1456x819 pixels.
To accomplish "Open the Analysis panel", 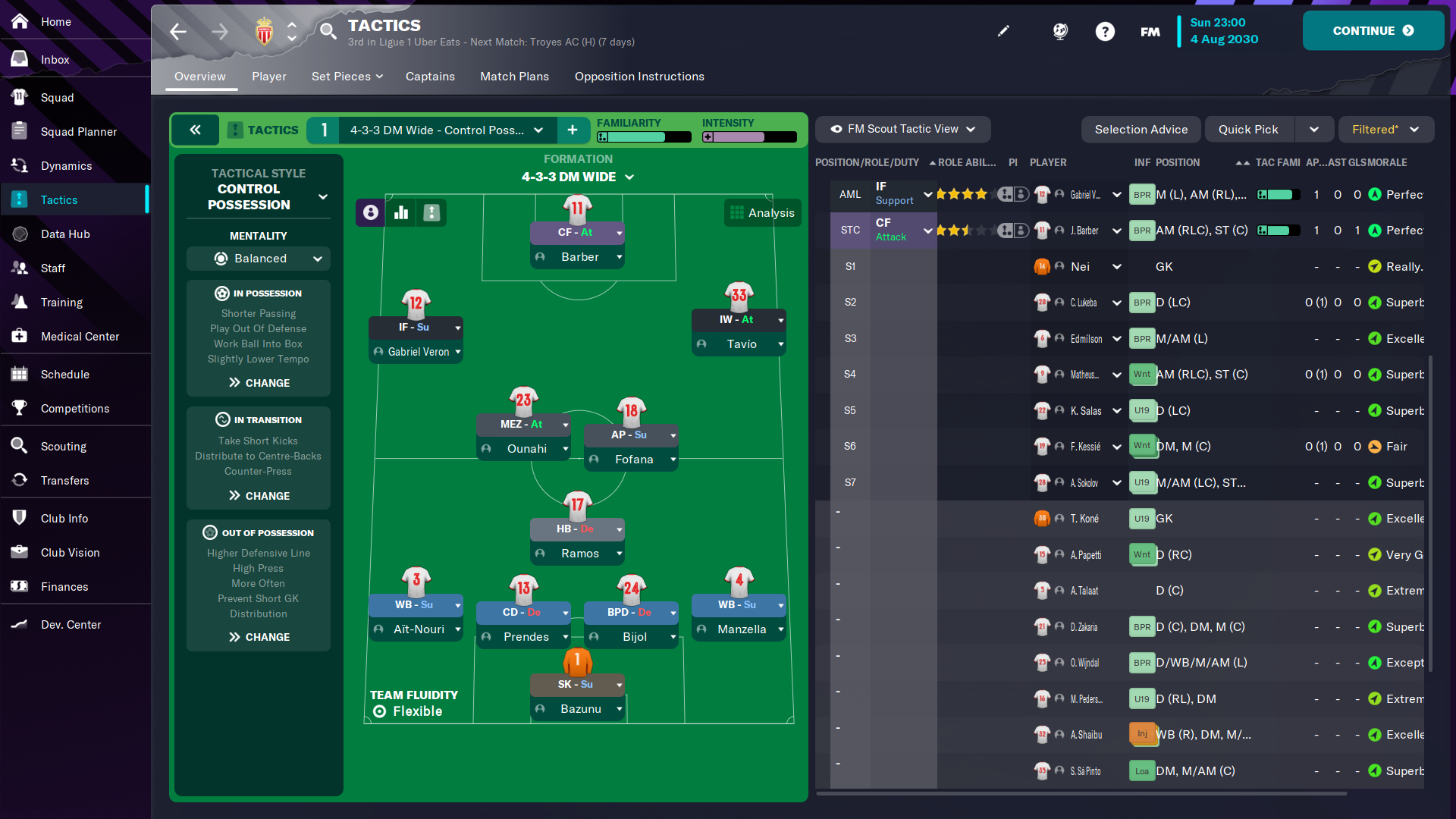I will coord(762,212).
